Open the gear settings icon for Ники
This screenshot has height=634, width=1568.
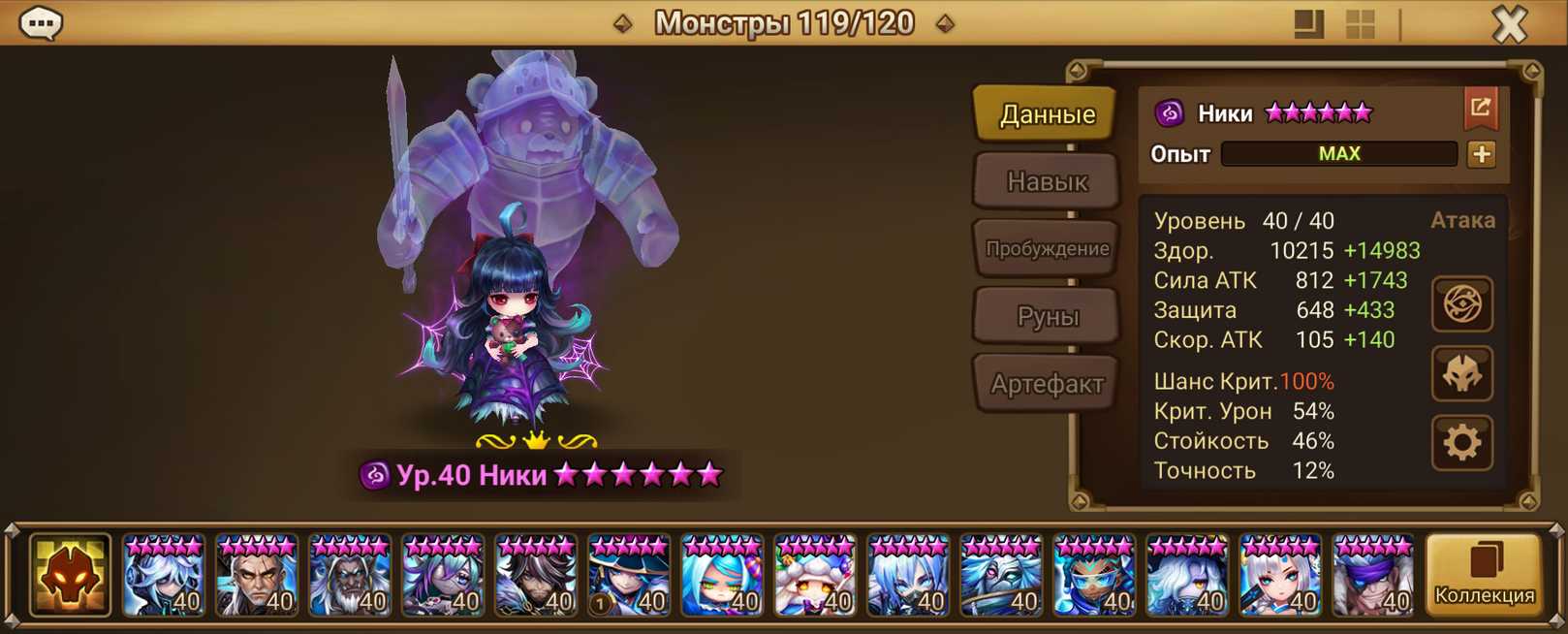tap(1461, 443)
